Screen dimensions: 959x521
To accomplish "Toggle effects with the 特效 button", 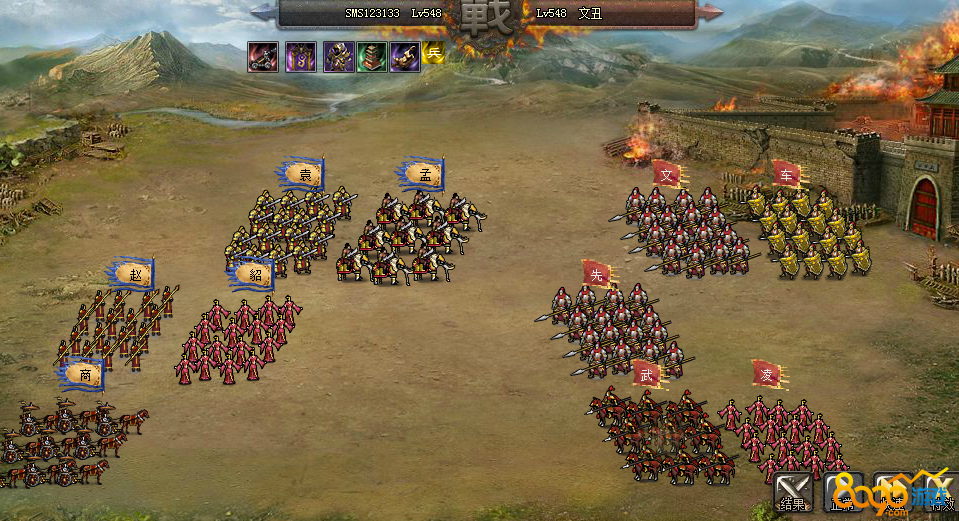I will (x=940, y=492).
